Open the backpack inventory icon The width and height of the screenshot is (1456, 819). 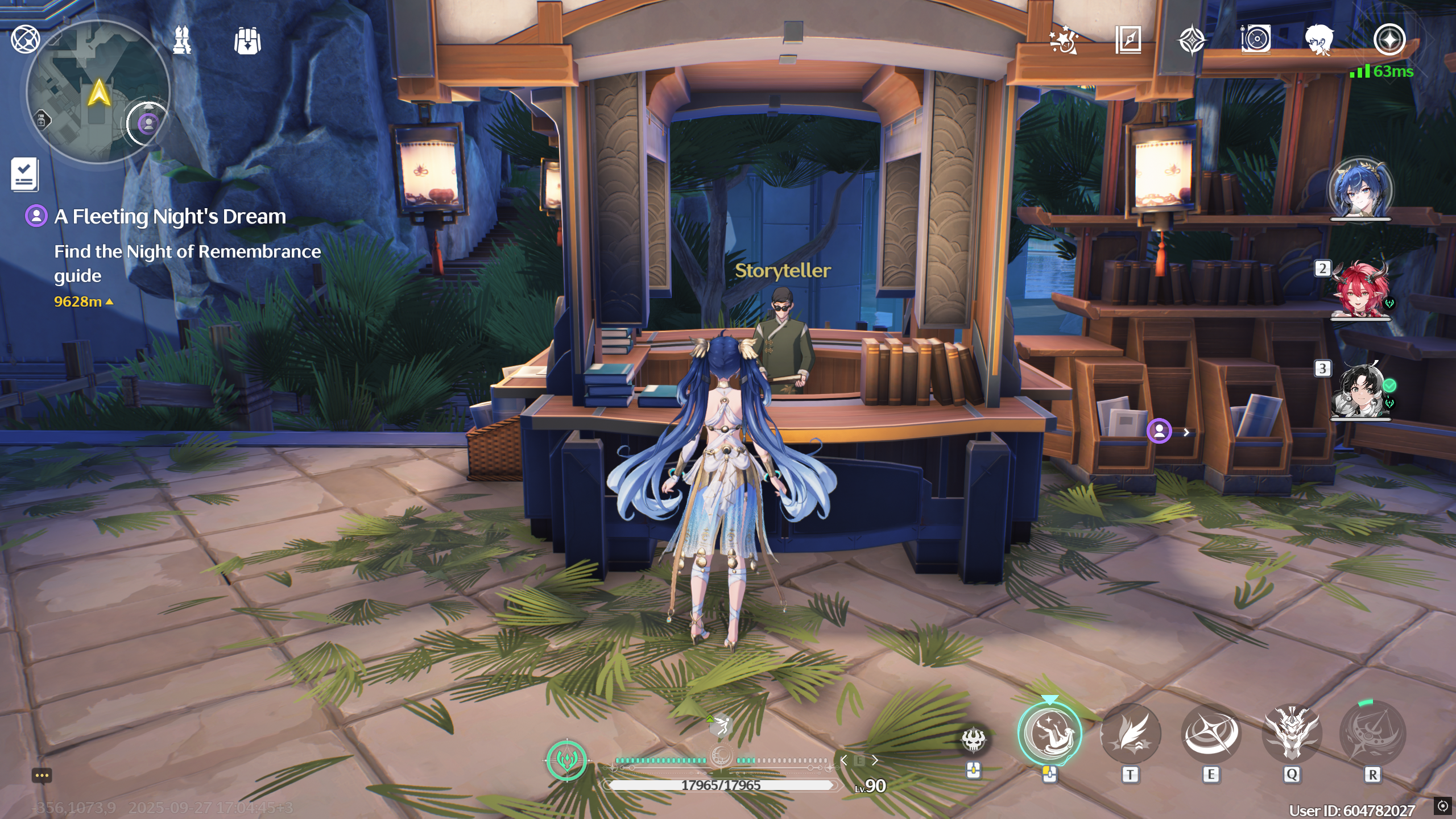(x=247, y=41)
